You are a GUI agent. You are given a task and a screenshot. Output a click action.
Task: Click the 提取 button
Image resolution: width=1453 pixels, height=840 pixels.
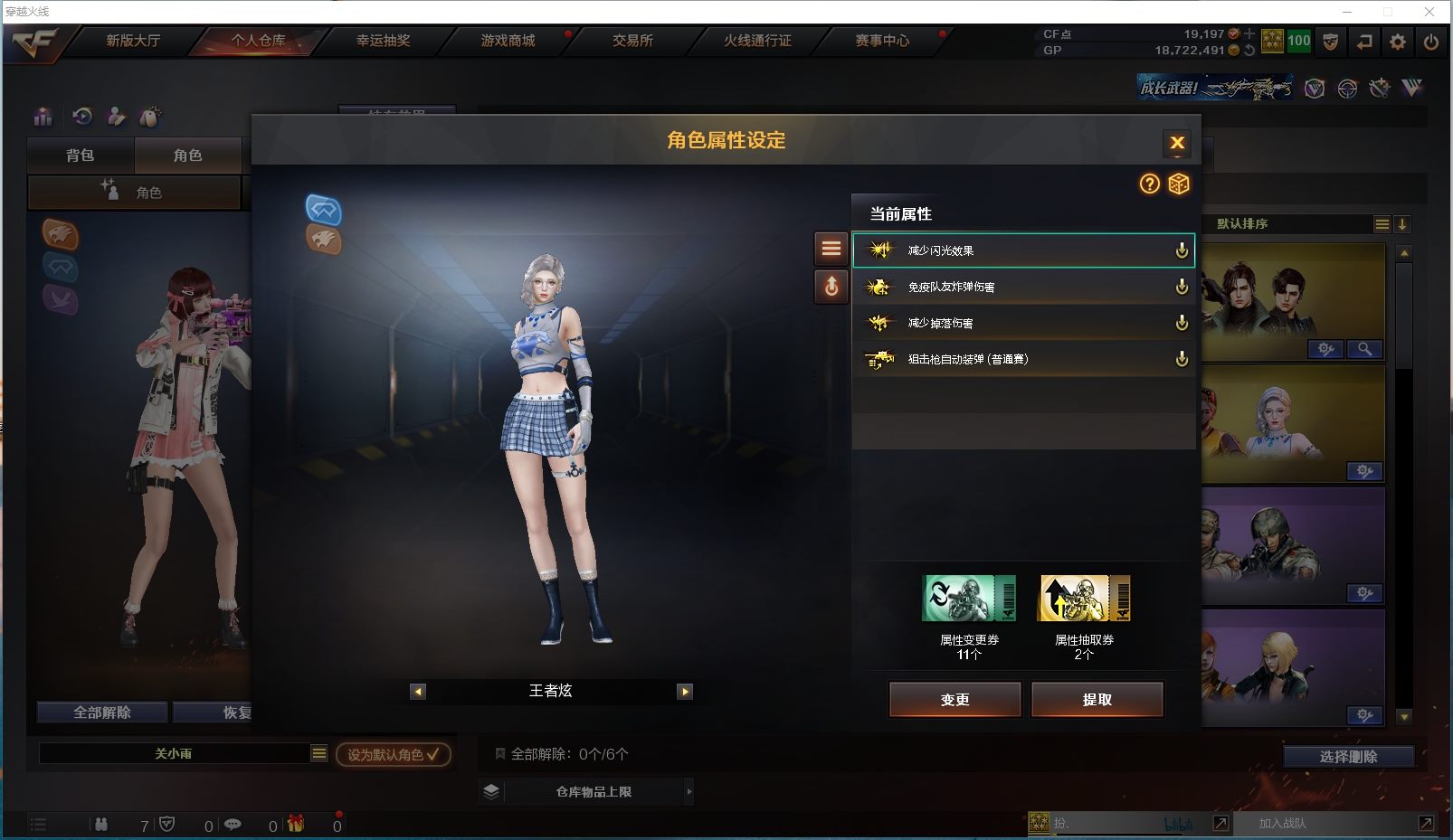1097,699
